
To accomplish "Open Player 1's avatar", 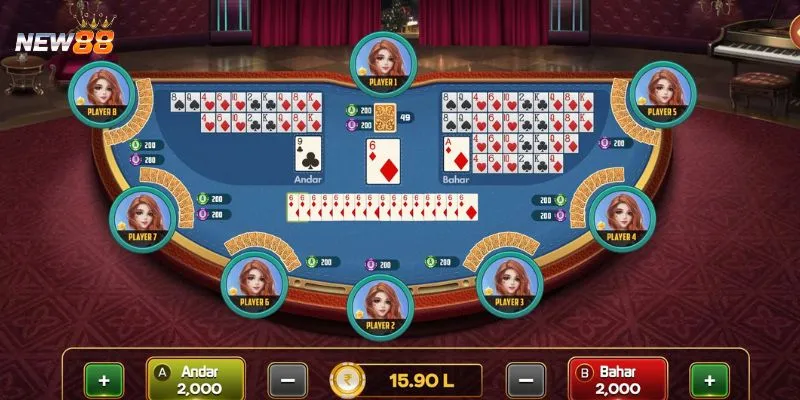I will pos(381,60).
